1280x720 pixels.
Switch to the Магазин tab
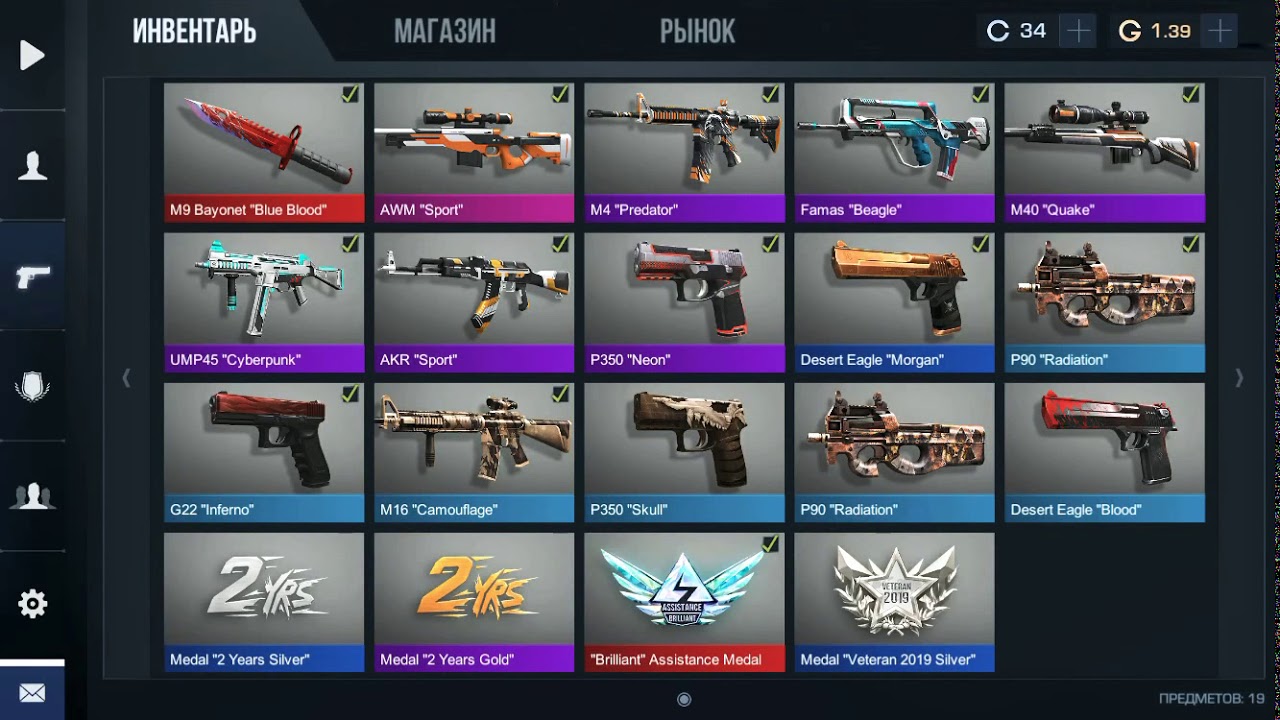point(444,32)
